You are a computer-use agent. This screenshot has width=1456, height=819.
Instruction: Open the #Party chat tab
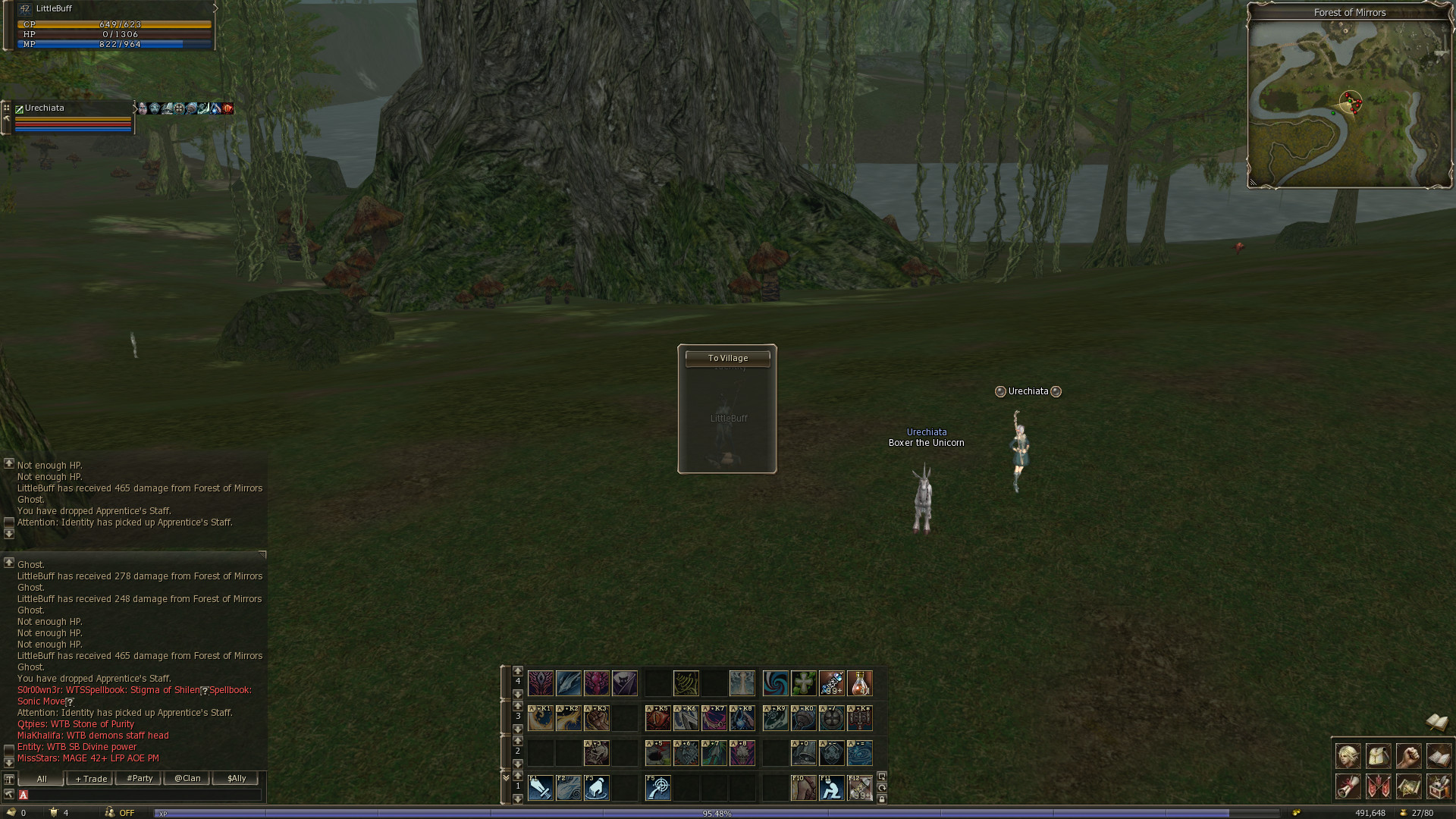click(139, 779)
